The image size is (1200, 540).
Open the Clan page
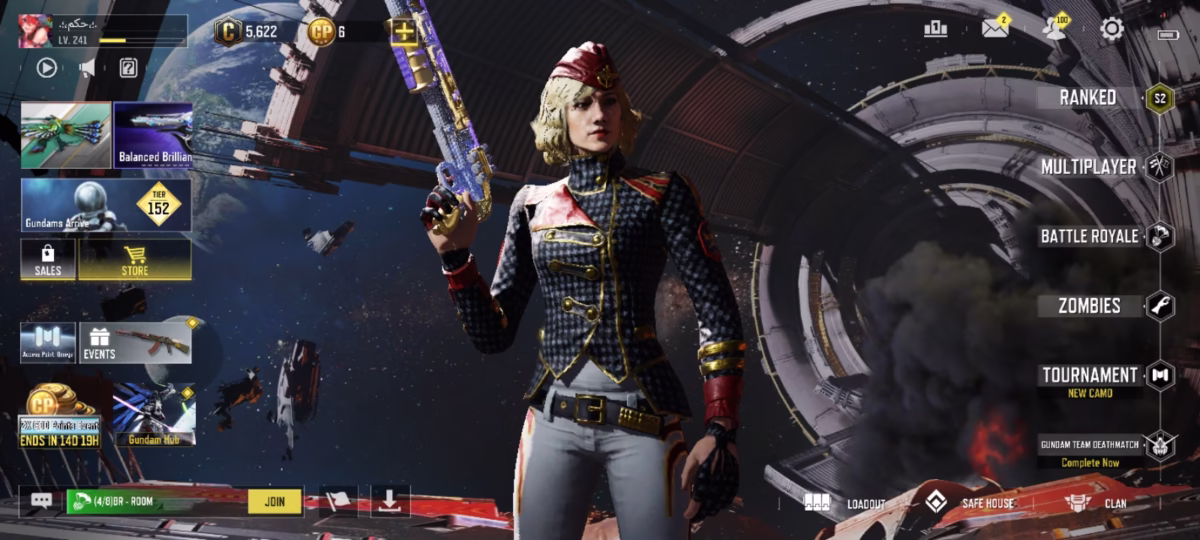(1095, 503)
